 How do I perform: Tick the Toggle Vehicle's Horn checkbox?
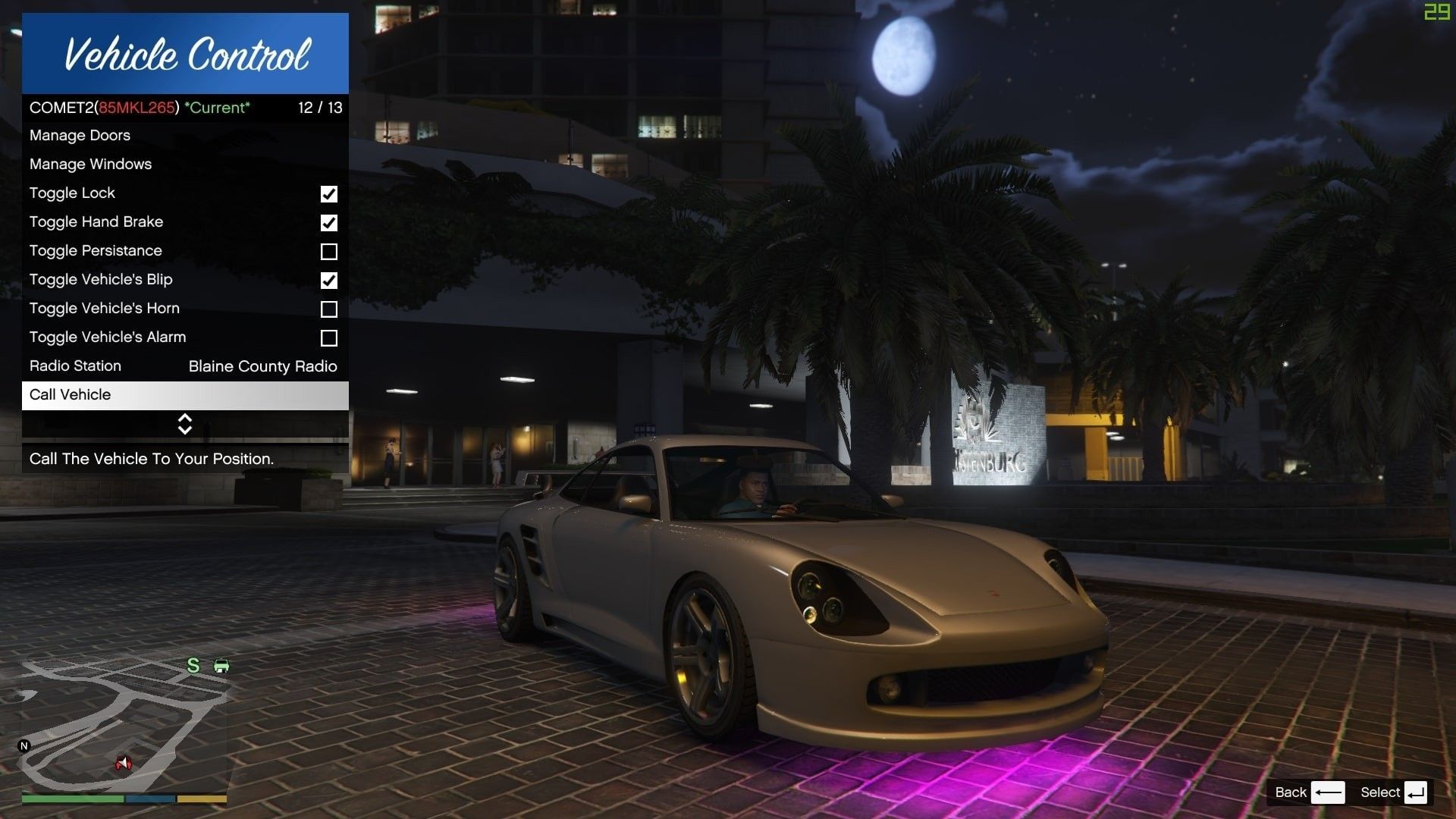pos(328,309)
